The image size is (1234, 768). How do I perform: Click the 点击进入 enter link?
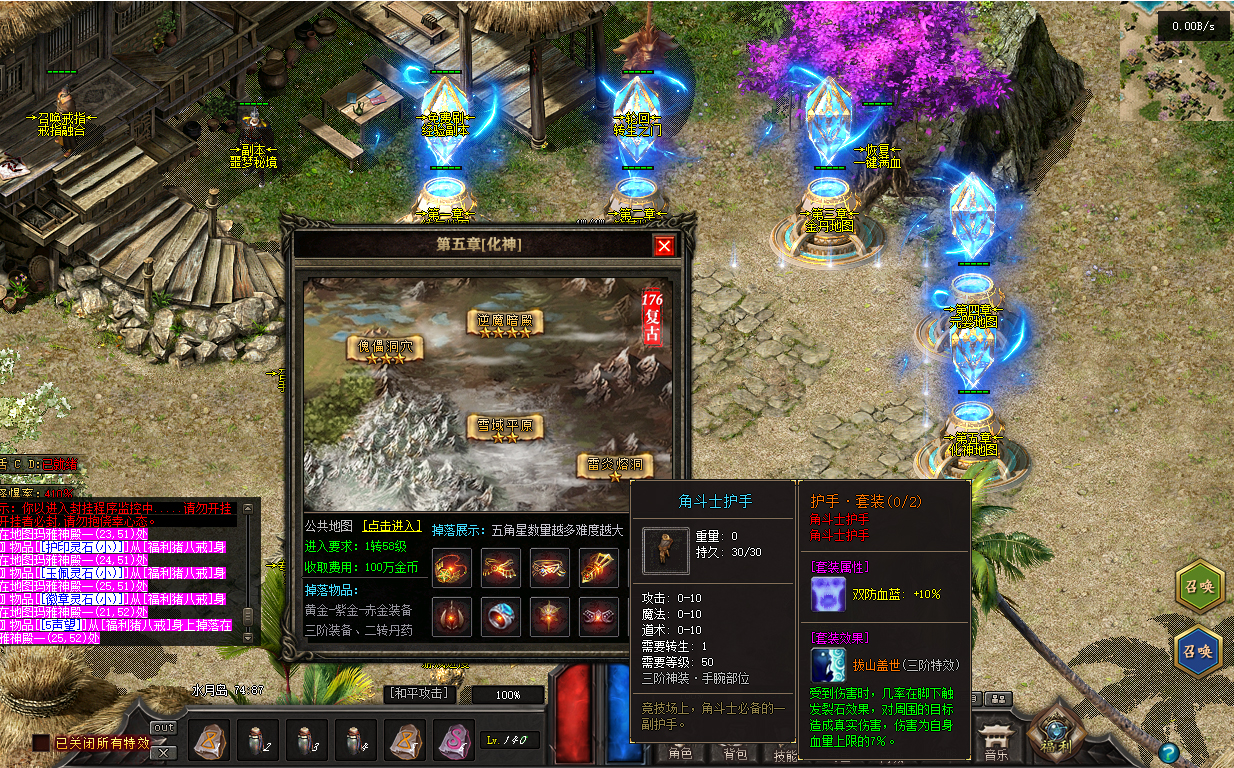coord(392,526)
